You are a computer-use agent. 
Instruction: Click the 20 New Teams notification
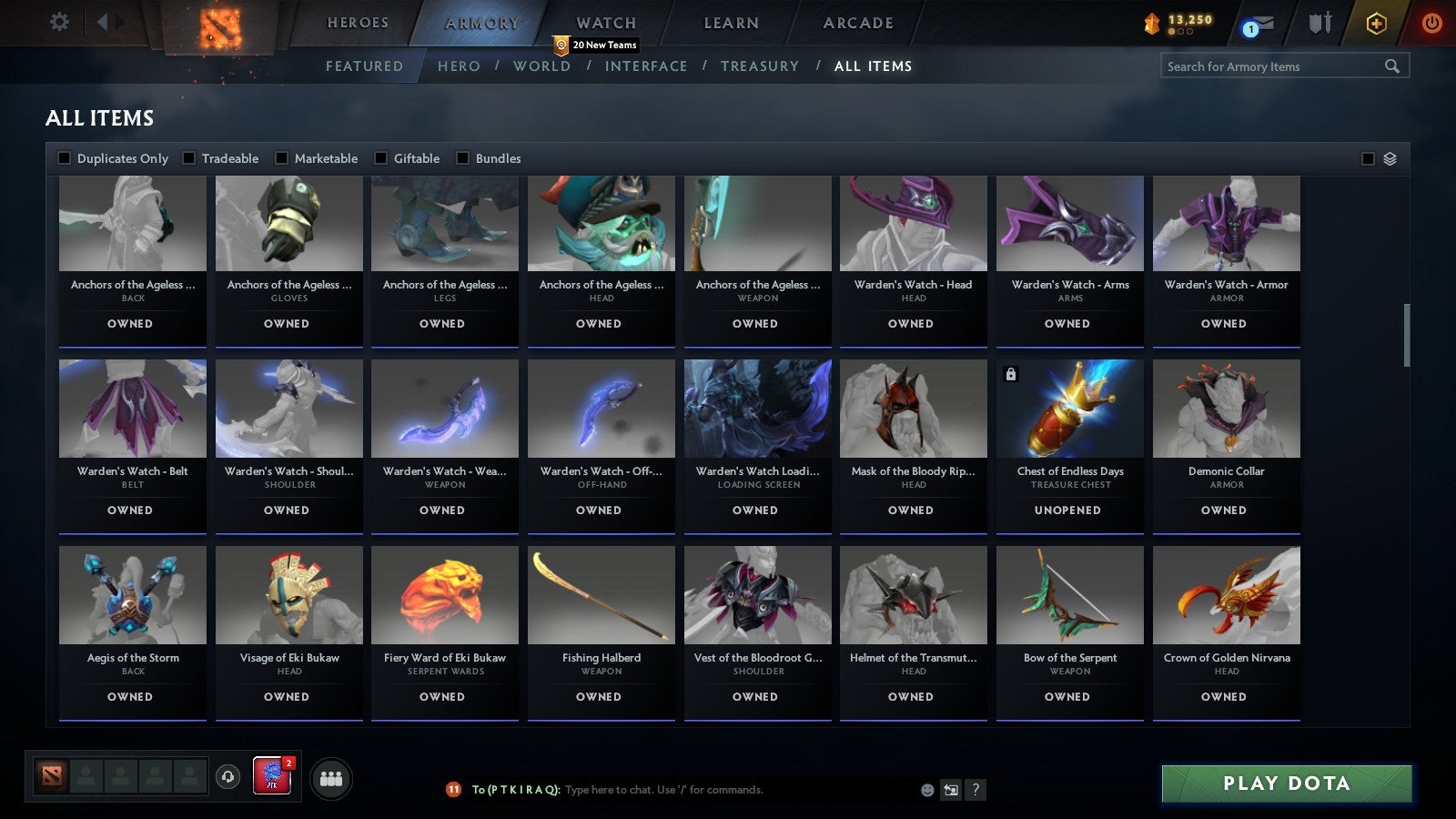(602, 44)
